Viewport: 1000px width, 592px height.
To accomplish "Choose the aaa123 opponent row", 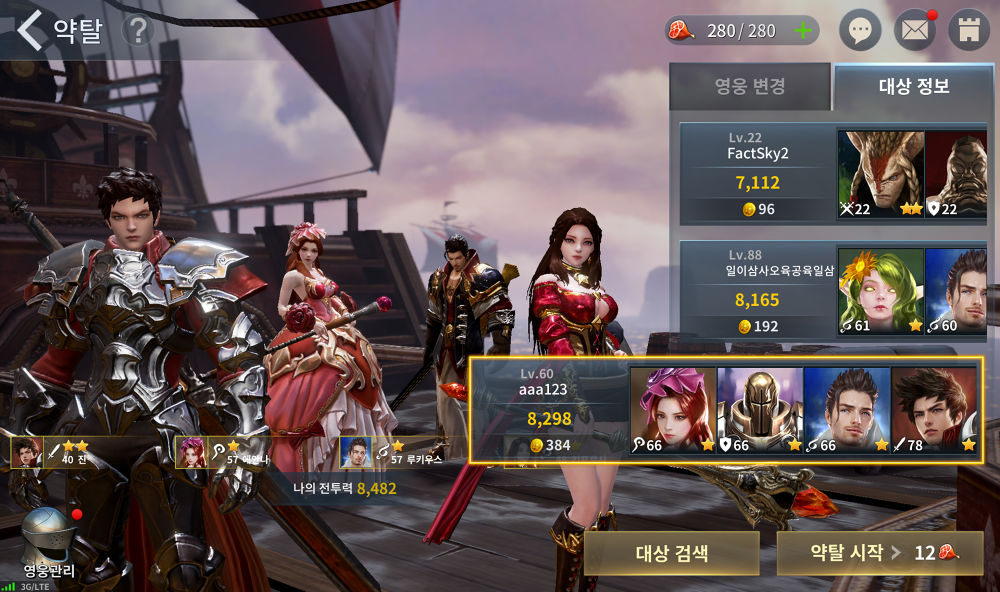I will pyautogui.click(x=550, y=410).
